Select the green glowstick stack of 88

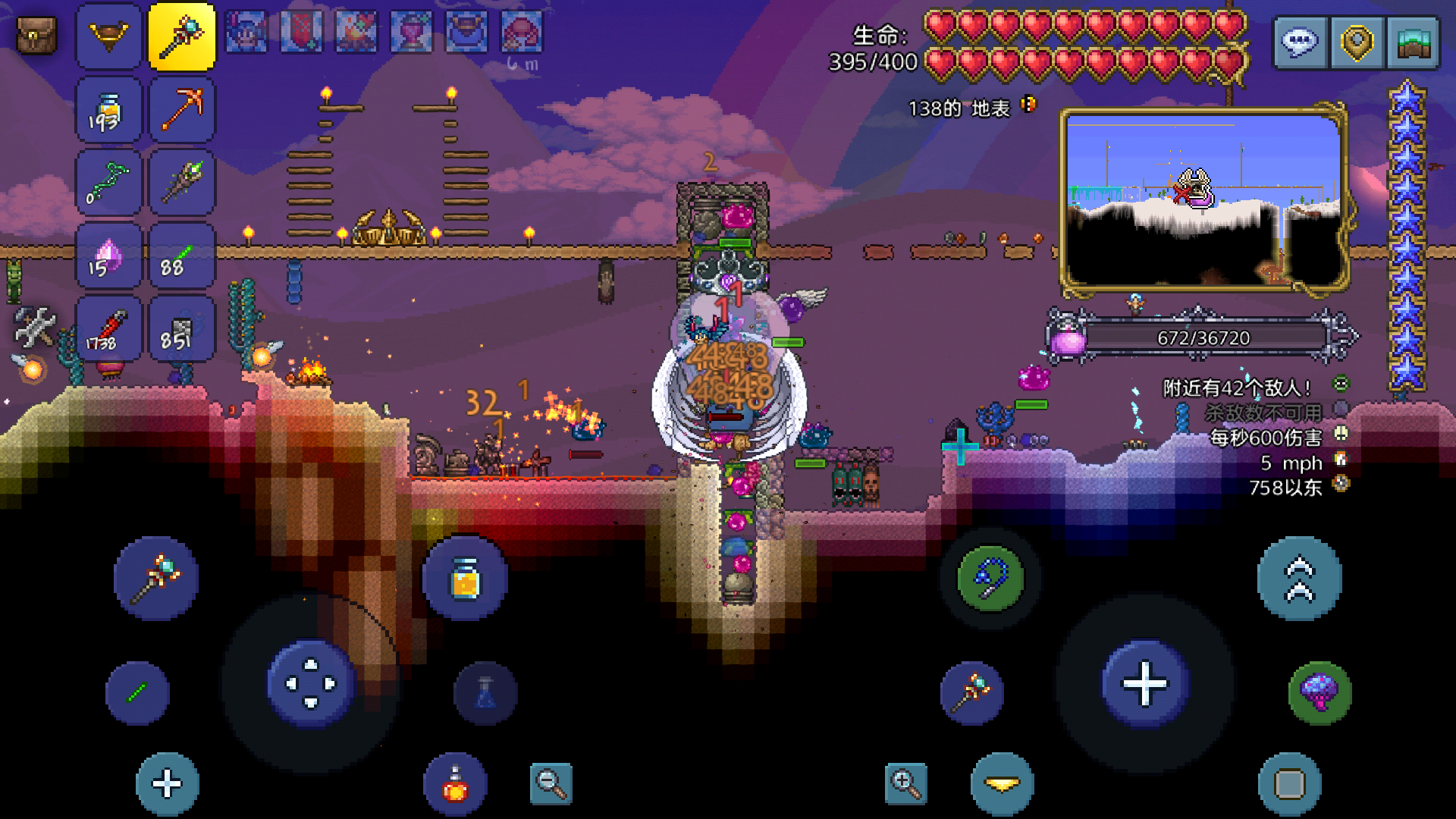[x=182, y=257]
